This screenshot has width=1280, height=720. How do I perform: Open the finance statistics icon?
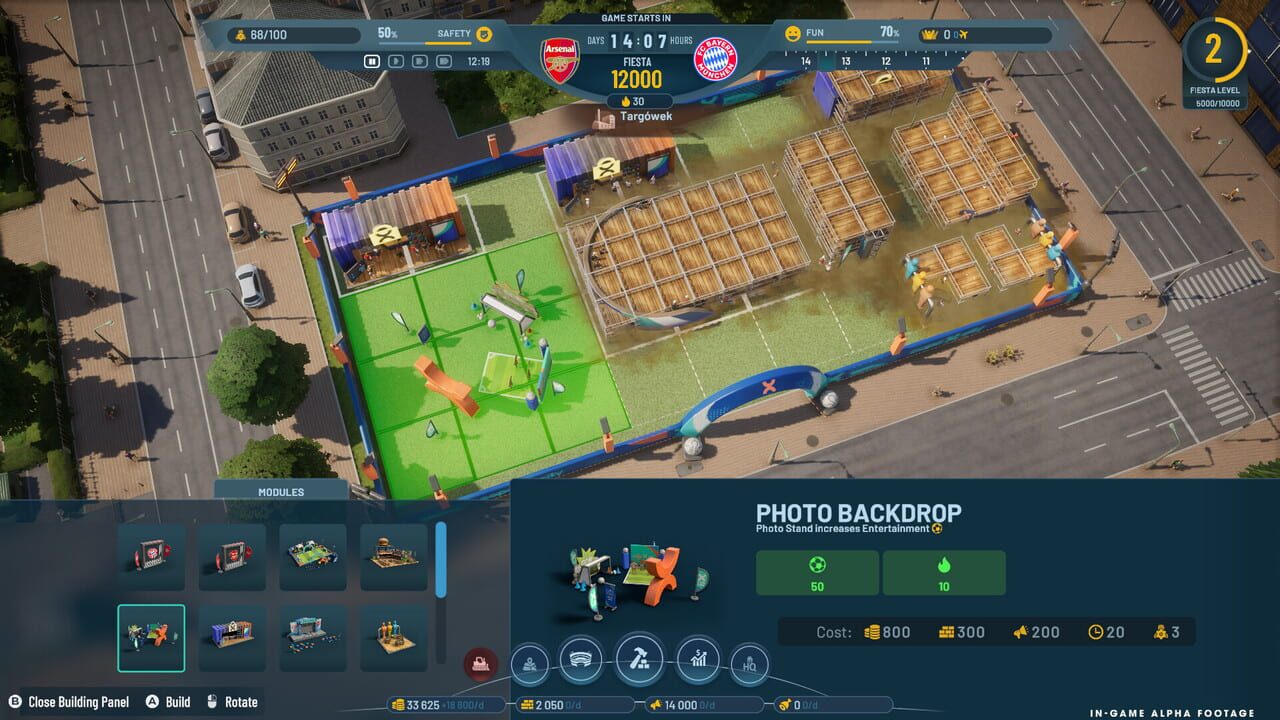pyautogui.click(x=698, y=658)
